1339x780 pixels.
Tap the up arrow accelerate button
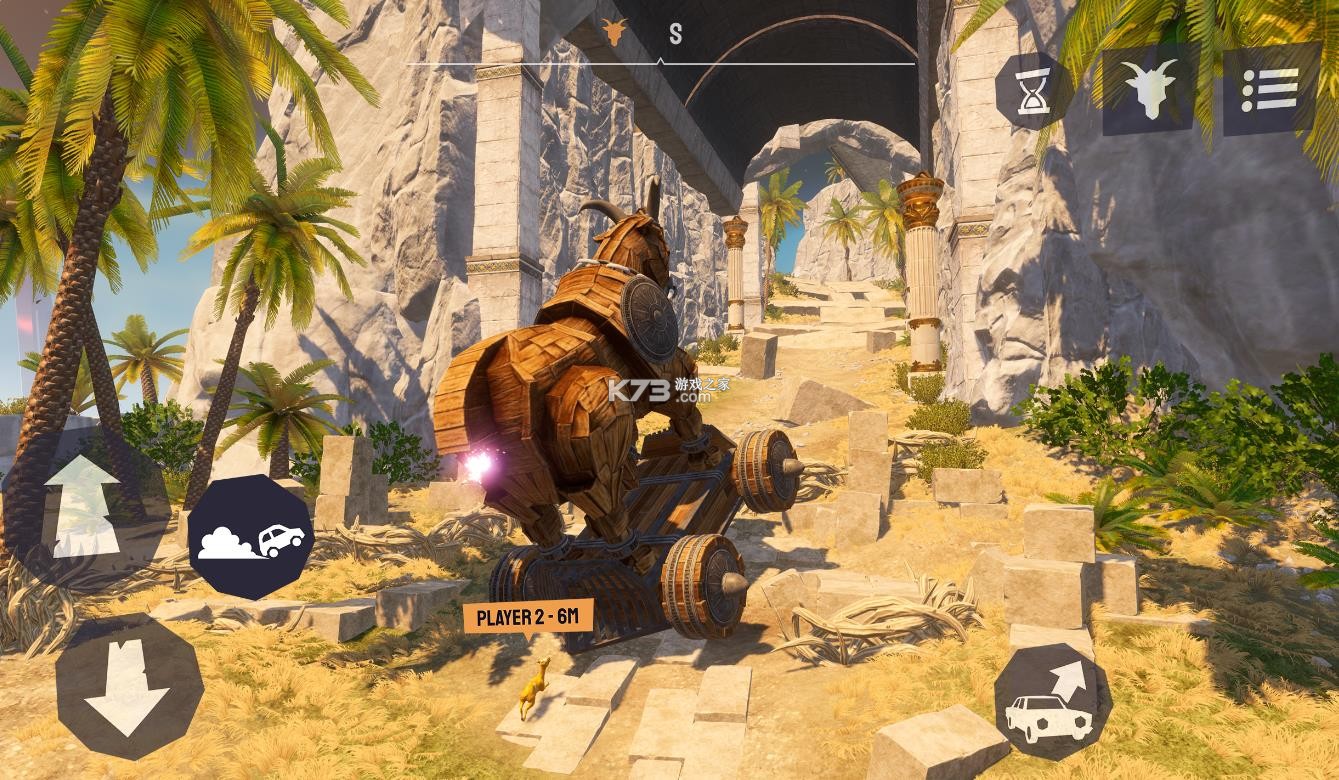pyautogui.click(x=85, y=507)
